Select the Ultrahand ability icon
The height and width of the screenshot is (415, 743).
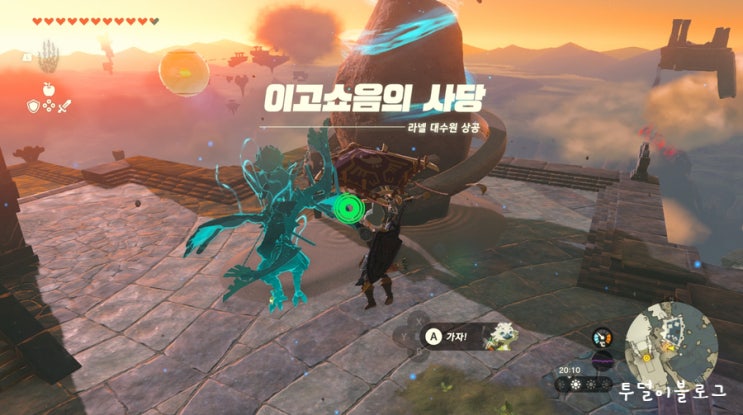[x=48, y=60]
